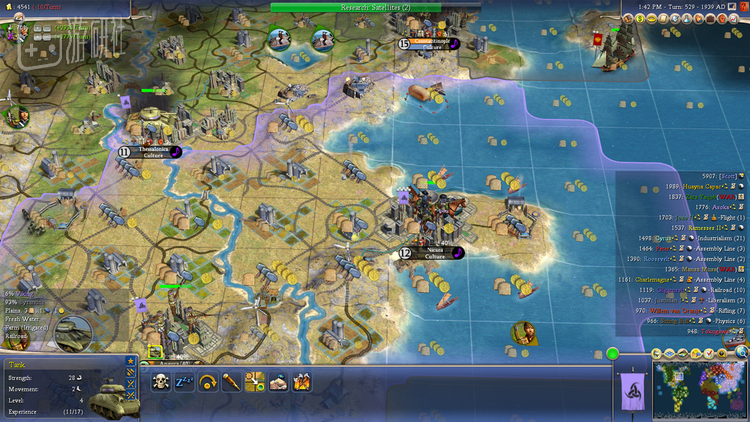The height and width of the screenshot is (422, 750).
Task: Click the Satellites research progress bar
Action: [x=375, y=6]
